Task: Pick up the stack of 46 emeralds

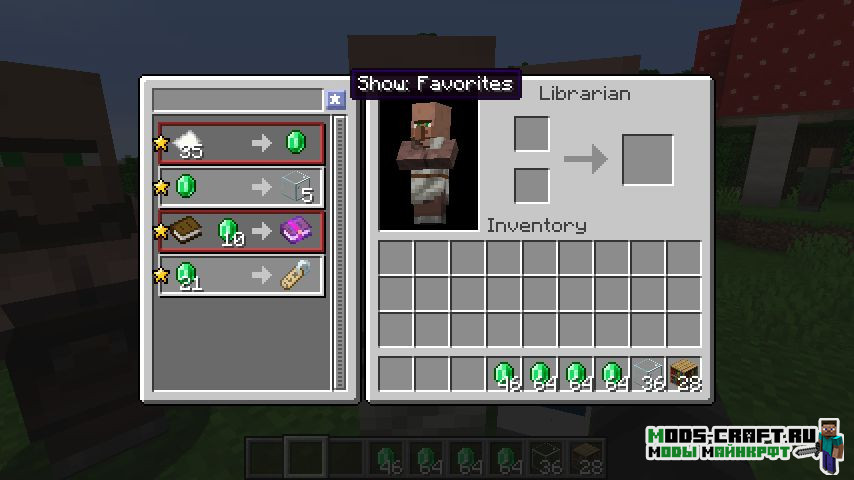Action: click(x=504, y=374)
